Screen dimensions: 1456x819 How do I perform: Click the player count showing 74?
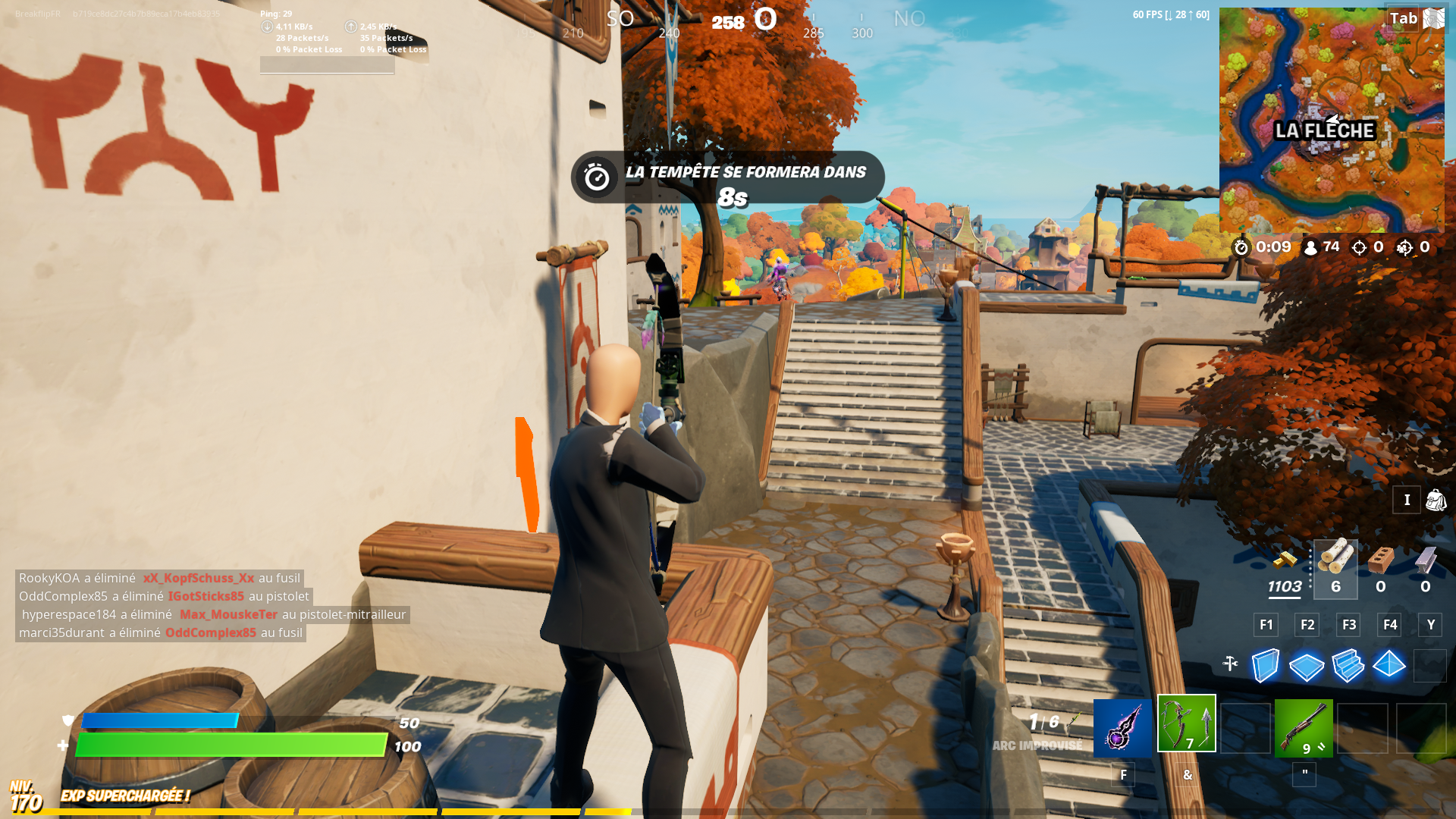click(1323, 247)
